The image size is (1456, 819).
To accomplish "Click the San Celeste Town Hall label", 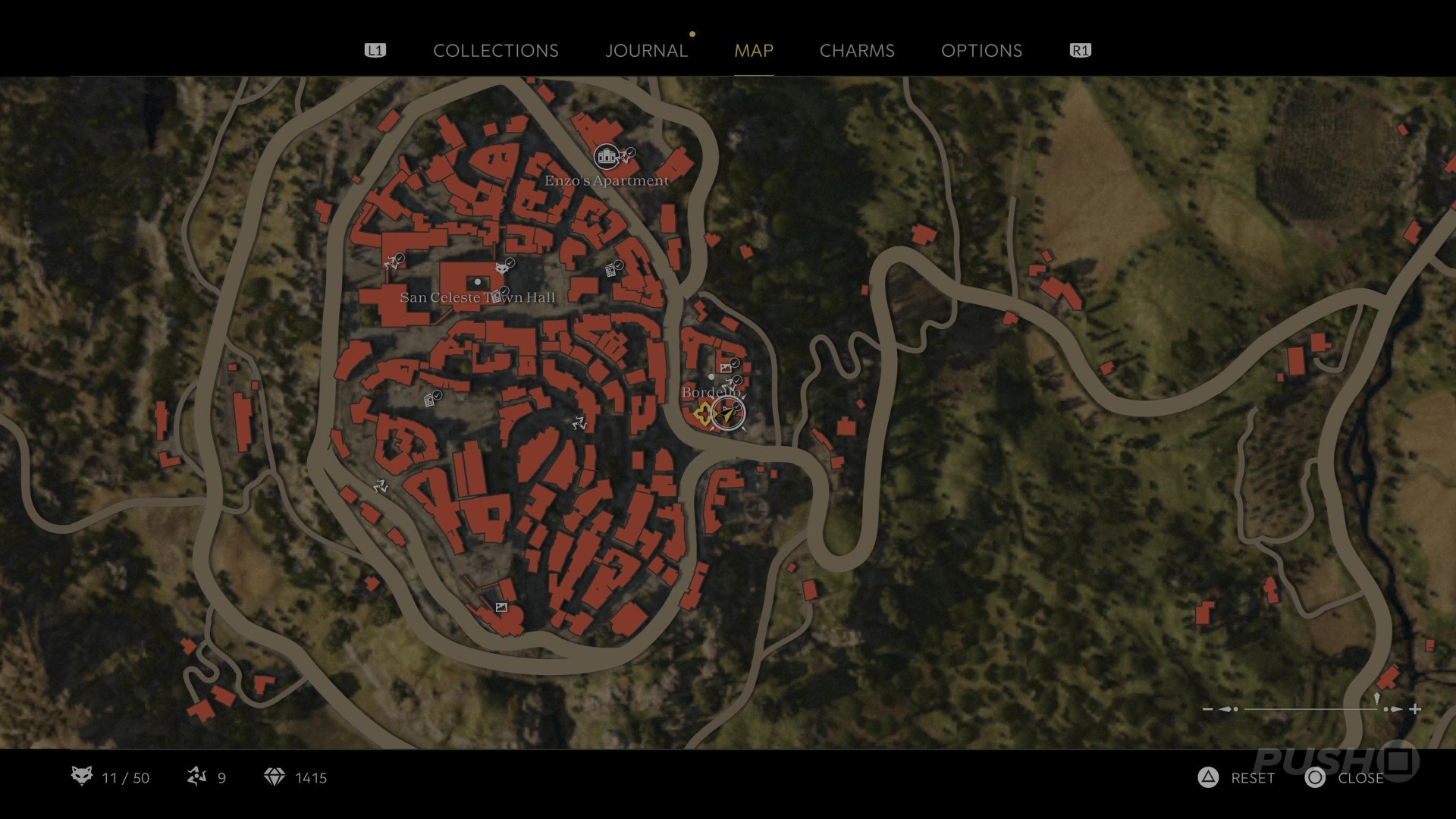I will (x=477, y=297).
